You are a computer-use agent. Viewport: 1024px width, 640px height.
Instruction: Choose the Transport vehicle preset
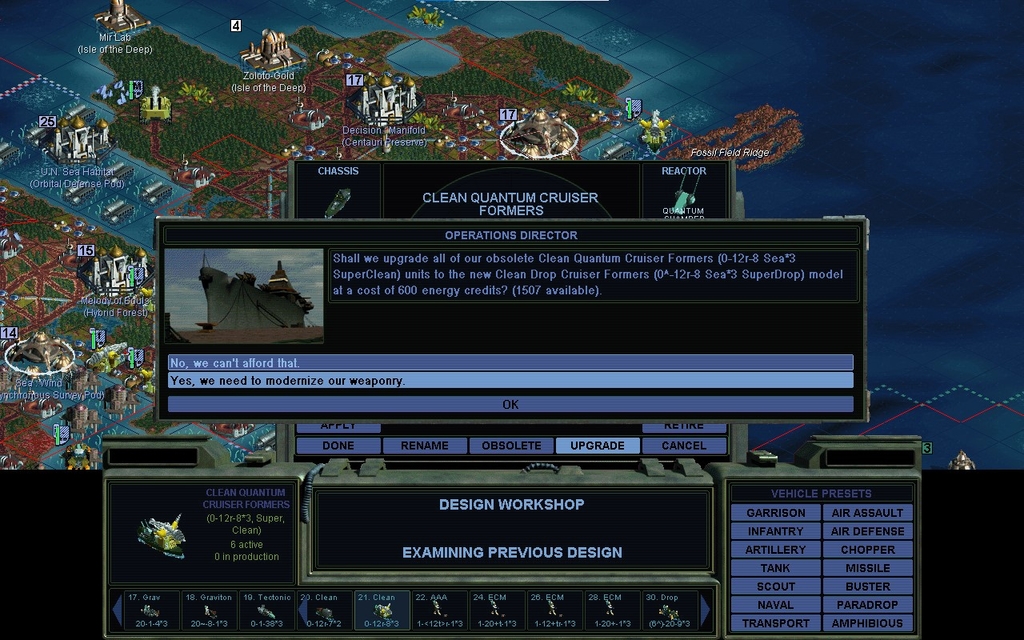click(775, 623)
